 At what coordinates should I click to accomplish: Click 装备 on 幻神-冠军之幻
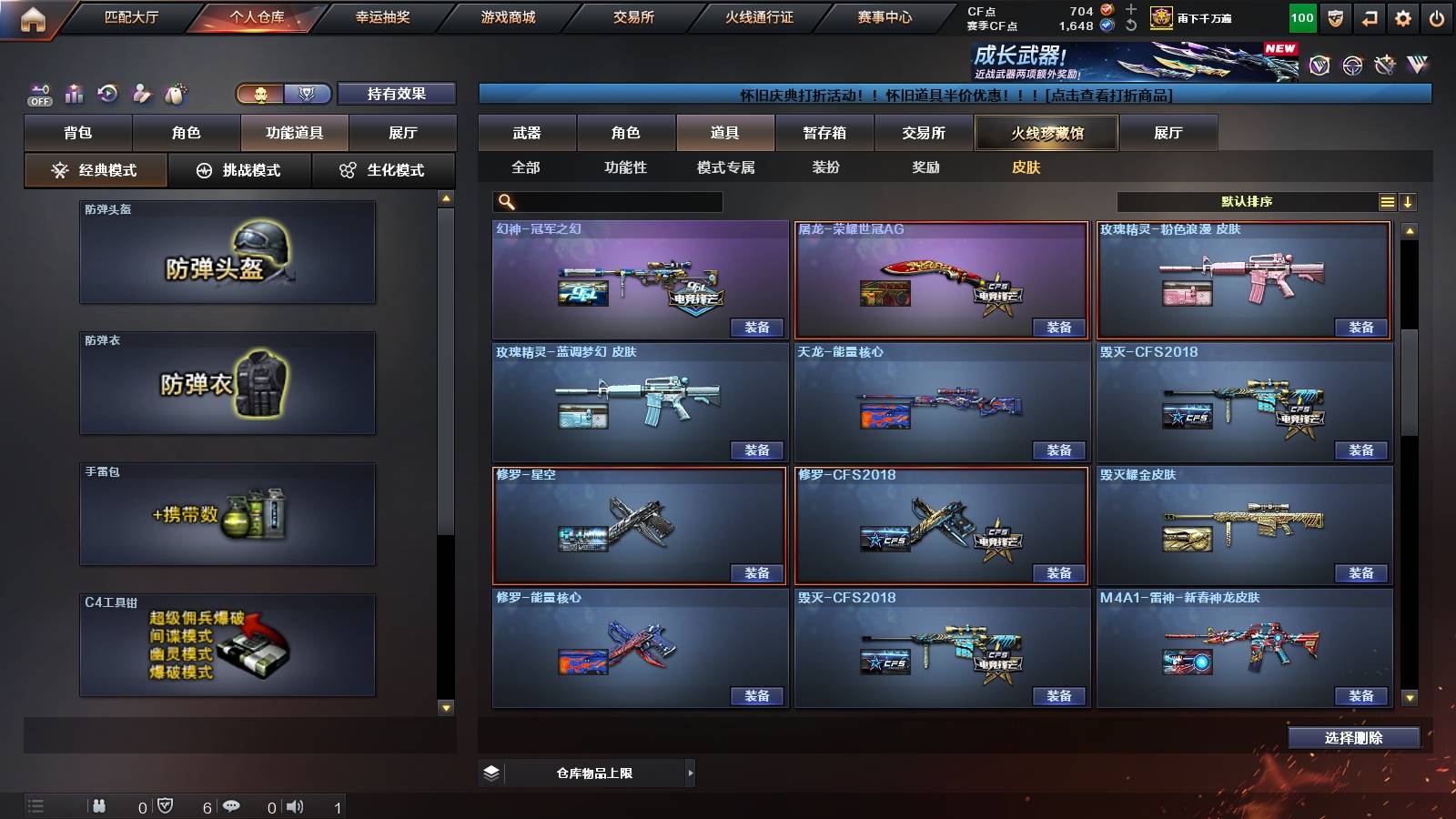coord(756,328)
